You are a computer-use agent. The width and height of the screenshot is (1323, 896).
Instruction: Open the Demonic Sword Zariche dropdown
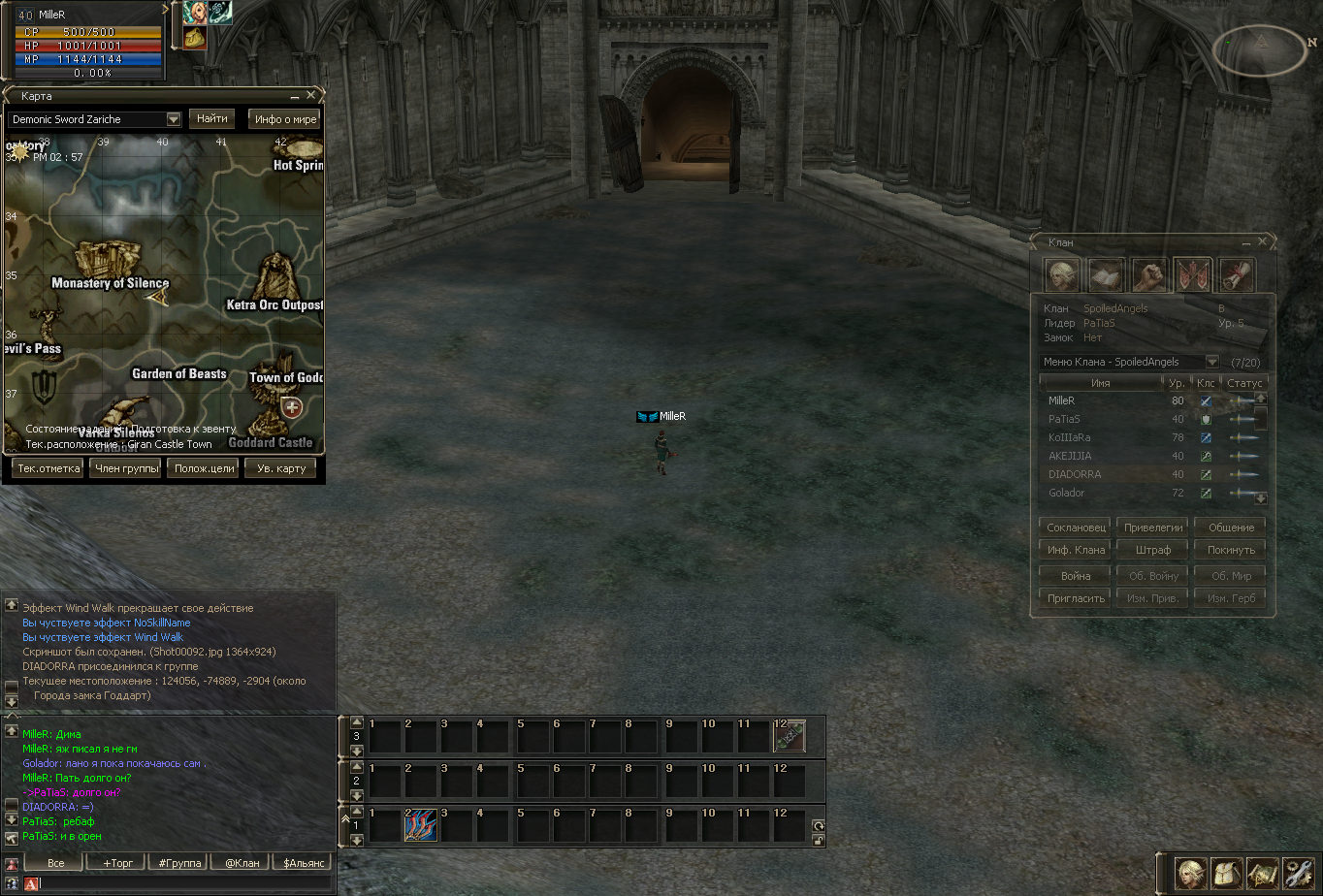pyautogui.click(x=174, y=119)
